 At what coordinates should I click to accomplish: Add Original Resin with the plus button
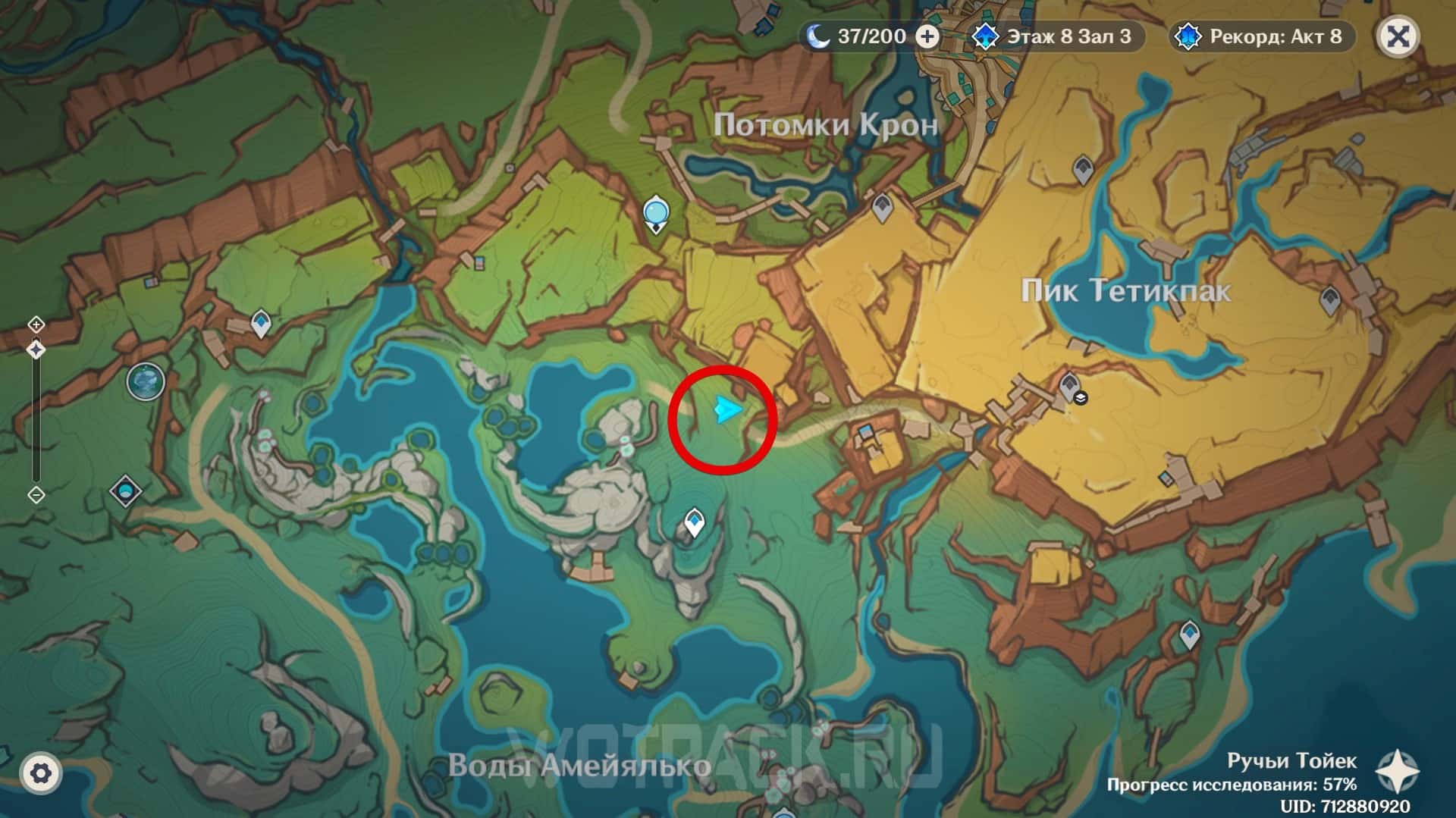coord(927,36)
